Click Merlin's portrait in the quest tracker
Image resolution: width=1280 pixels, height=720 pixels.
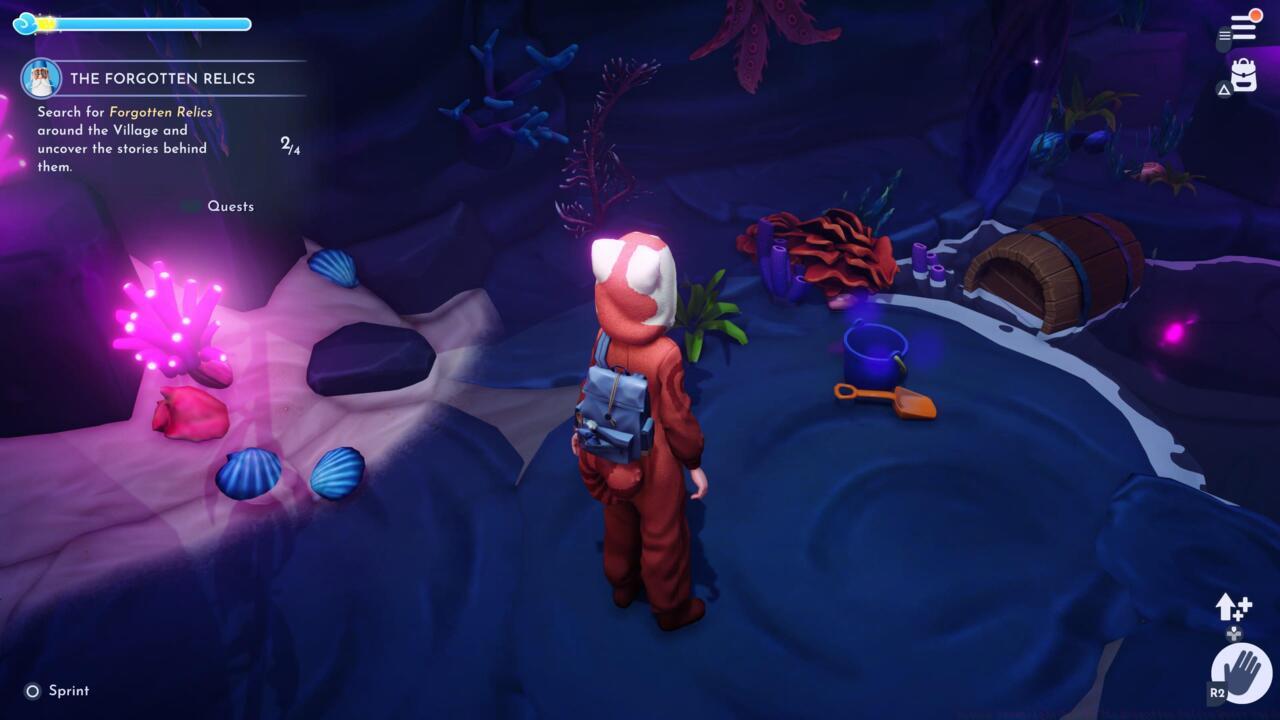point(40,78)
